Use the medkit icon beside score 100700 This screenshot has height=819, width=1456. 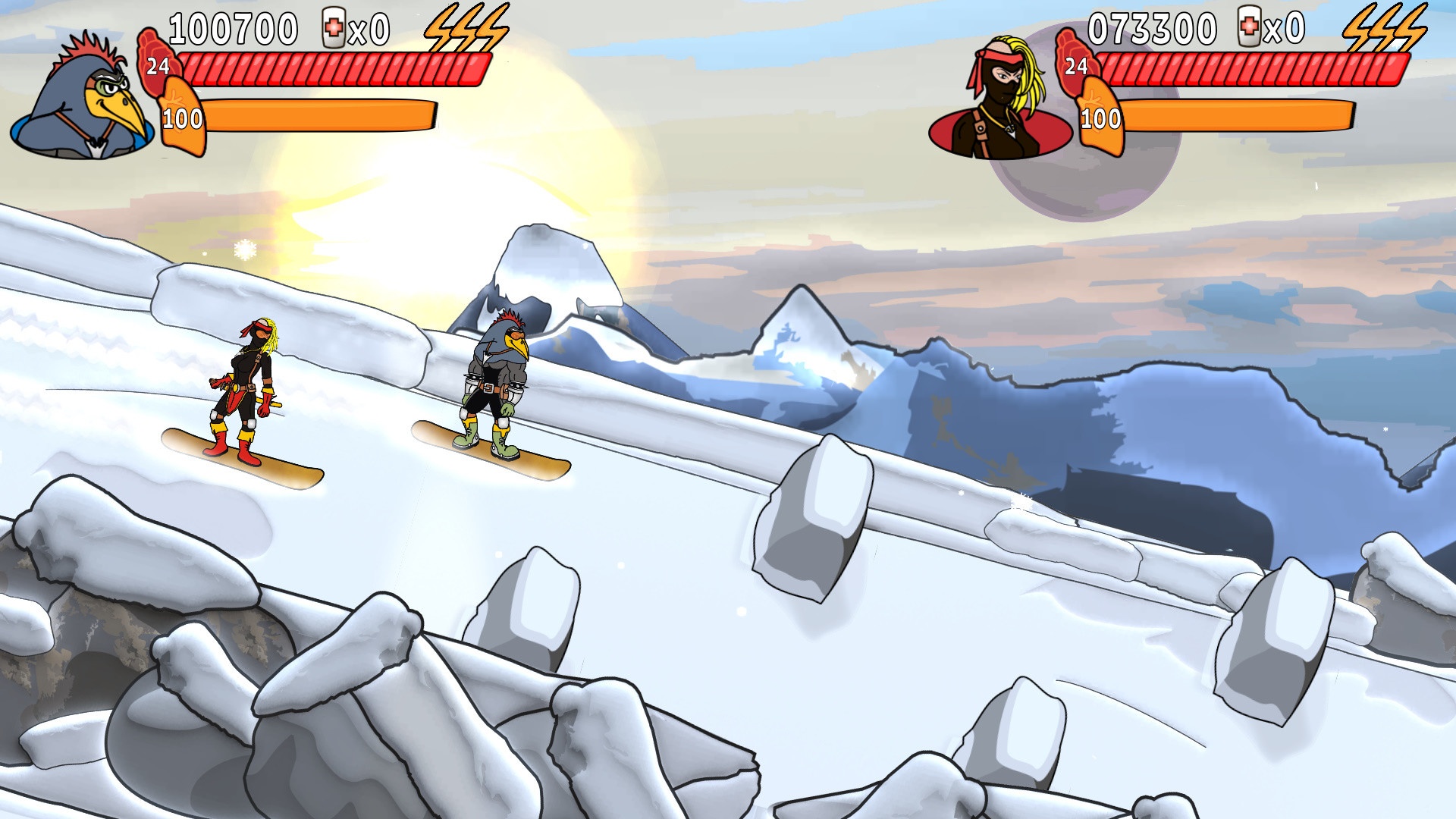(x=334, y=29)
